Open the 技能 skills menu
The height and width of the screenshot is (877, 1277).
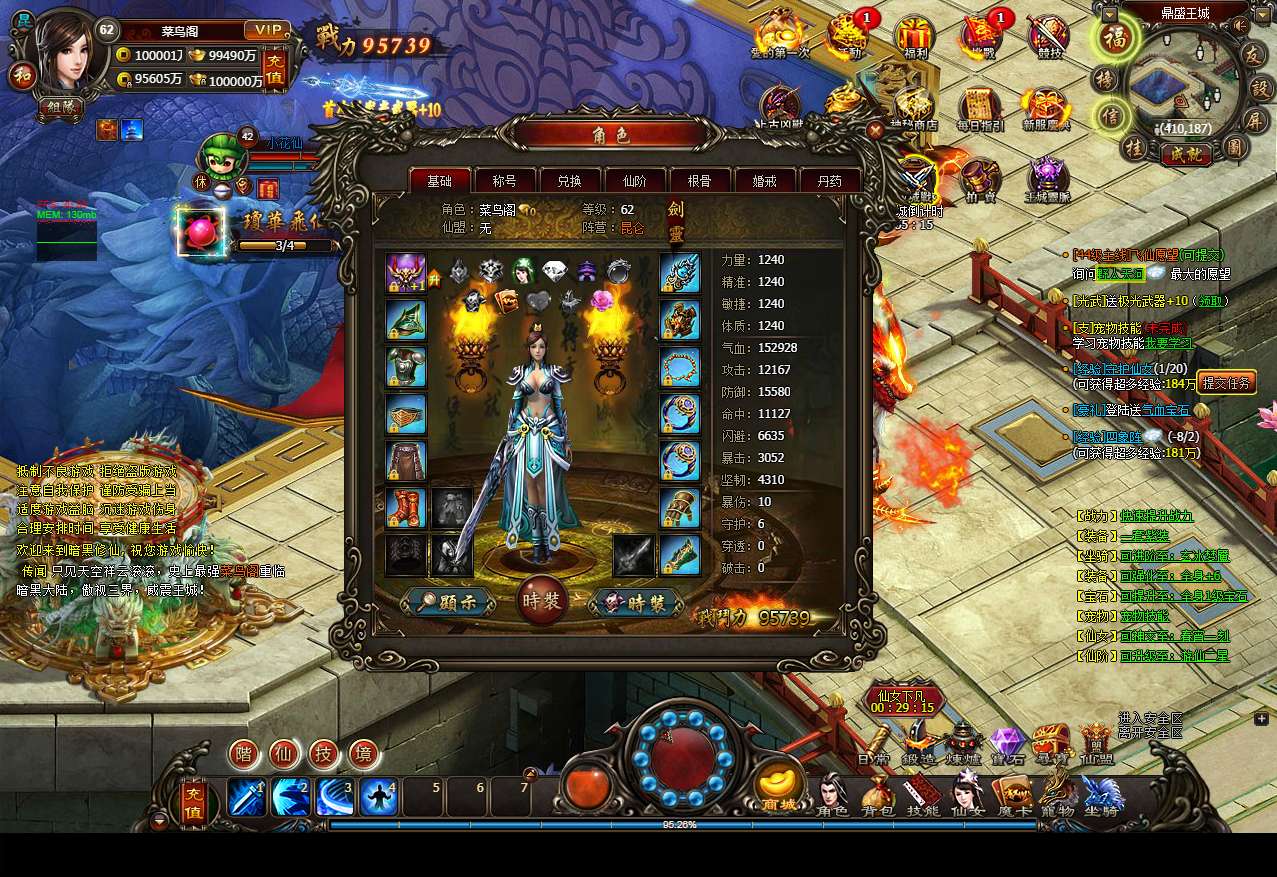point(922,797)
